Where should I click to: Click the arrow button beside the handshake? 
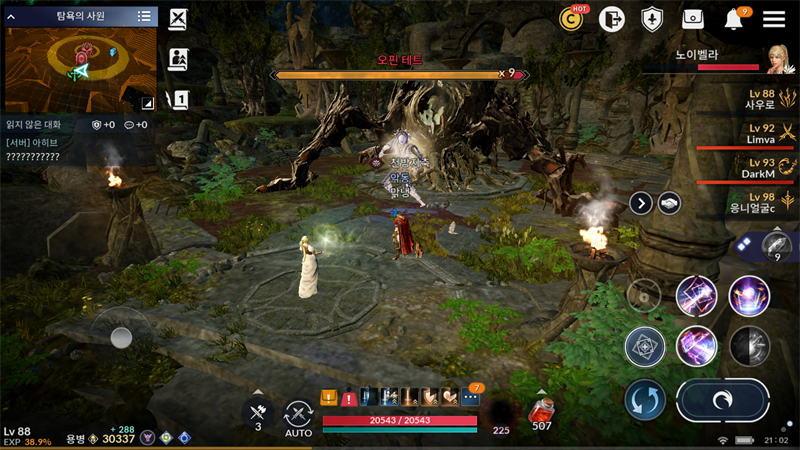point(641,203)
